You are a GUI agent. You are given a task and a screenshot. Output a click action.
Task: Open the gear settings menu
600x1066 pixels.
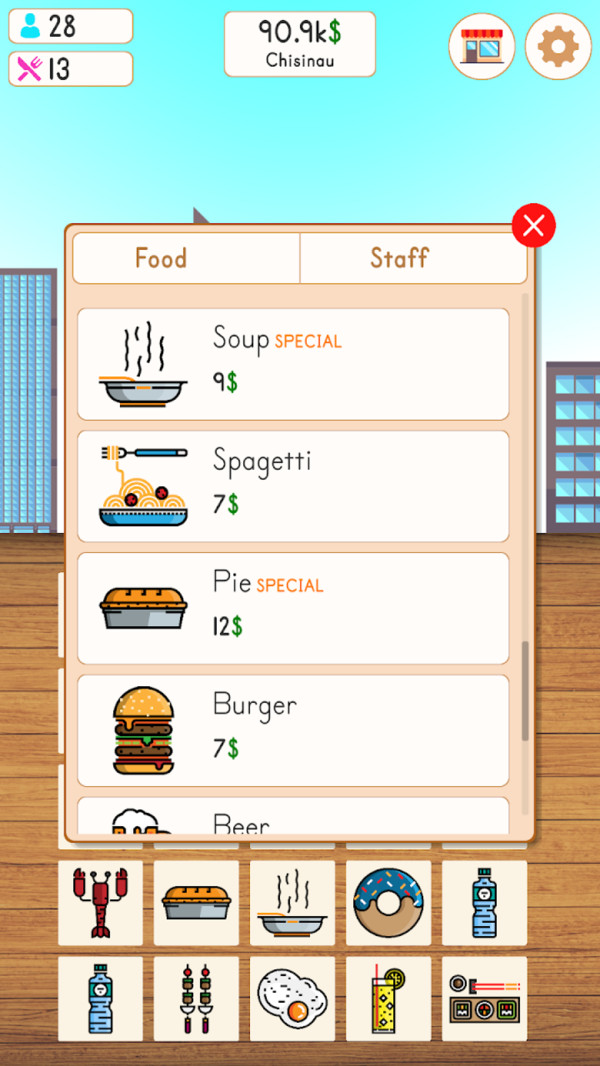pyautogui.click(x=558, y=46)
